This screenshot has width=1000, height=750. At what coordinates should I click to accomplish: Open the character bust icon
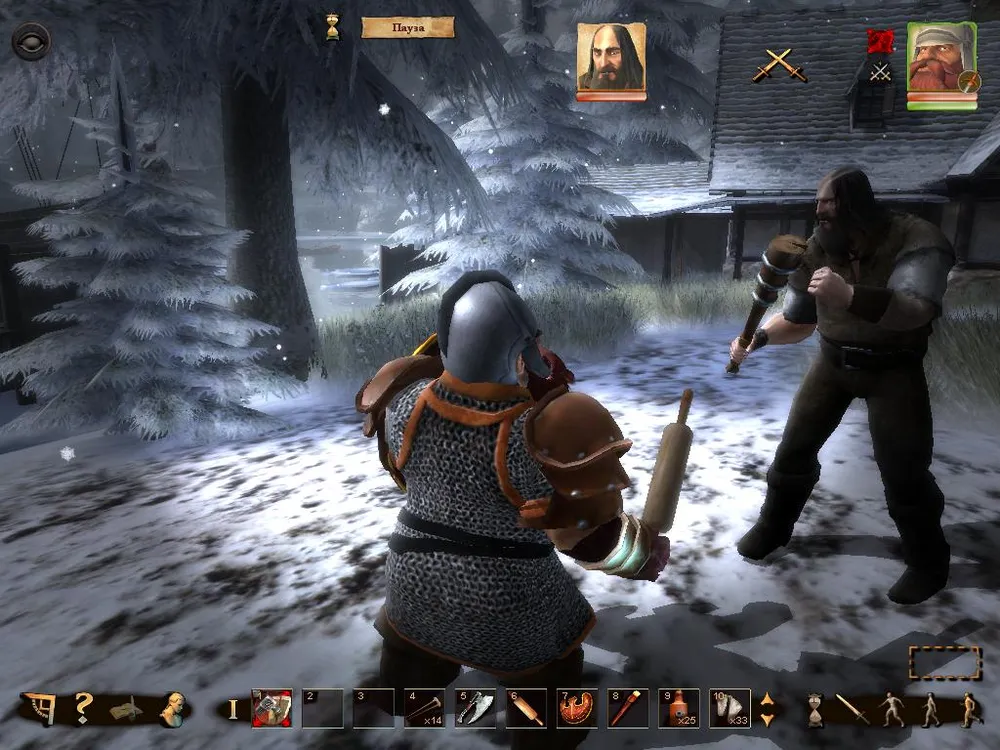click(x=174, y=709)
